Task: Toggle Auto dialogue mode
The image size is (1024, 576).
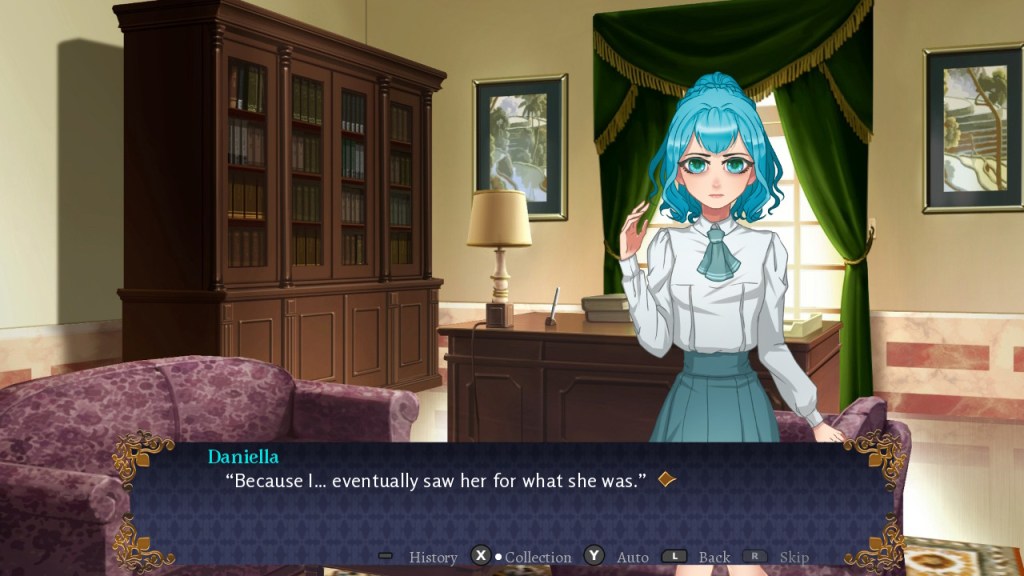Action: [x=632, y=557]
